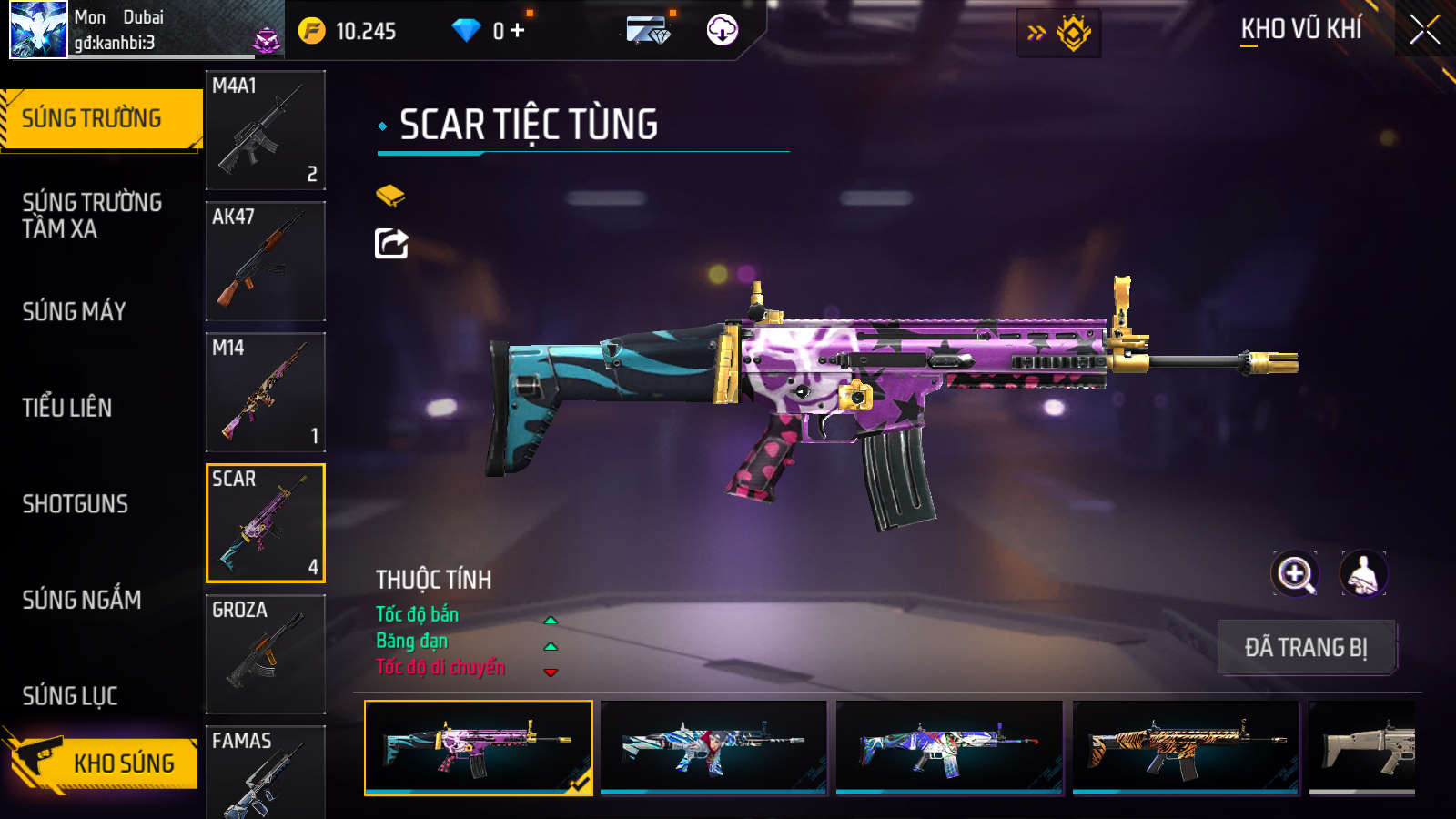Screen dimensions: 1456x819
Task: Click the Đã Trang Bị button
Action: (1306, 648)
